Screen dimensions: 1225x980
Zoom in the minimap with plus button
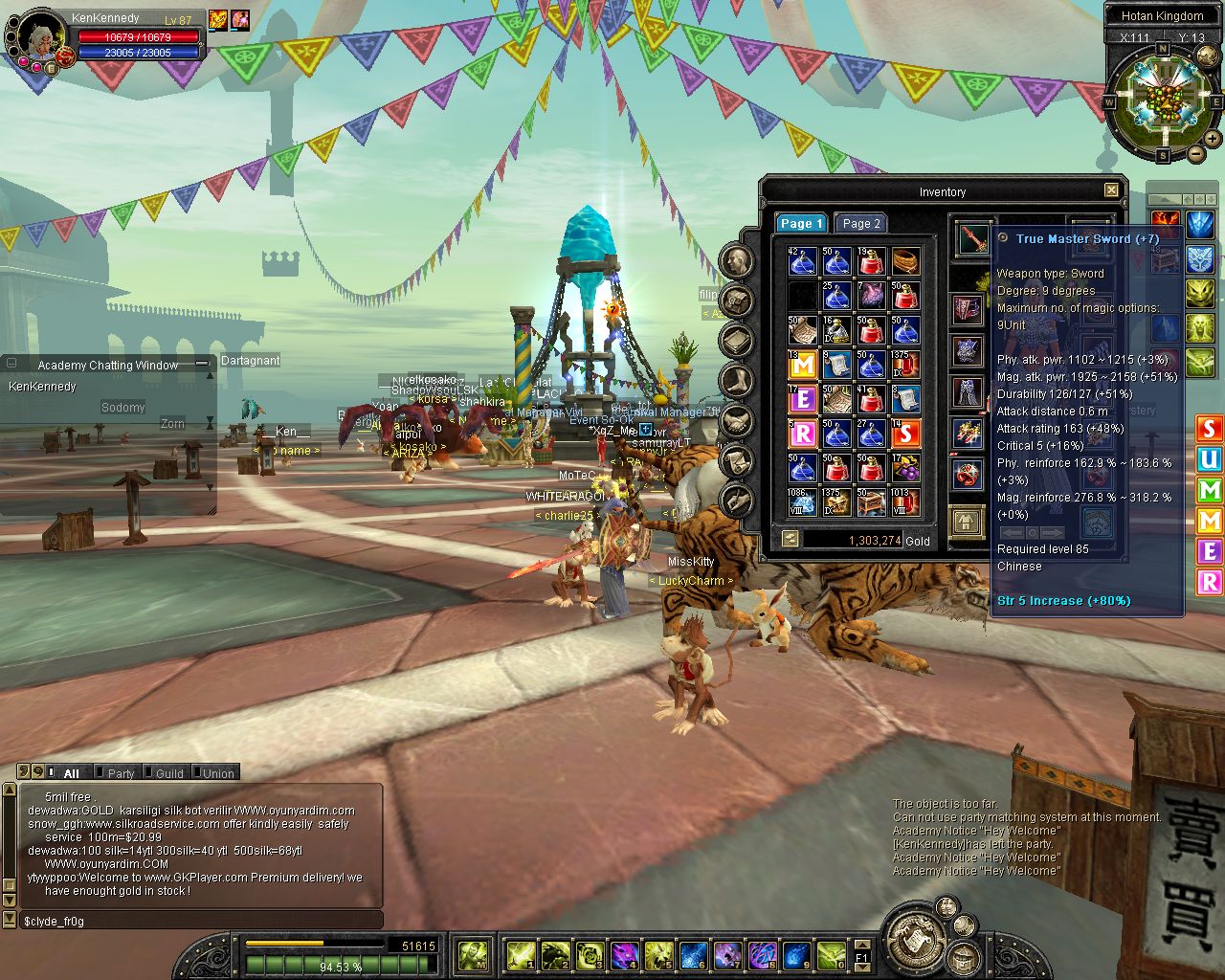(x=1214, y=140)
